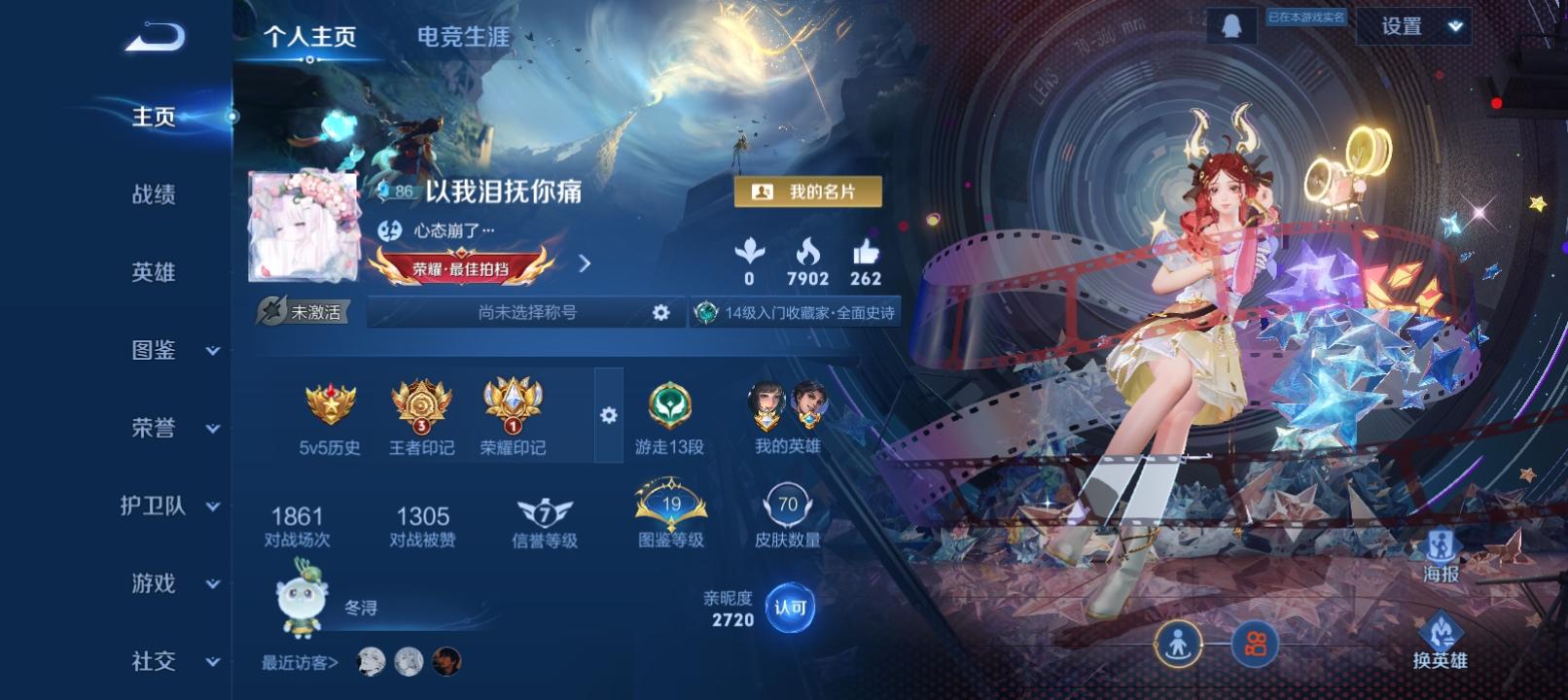Open the gear beside 尚未选择称号
The height and width of the screenshot is (700, 1568).
pos(662,312)
